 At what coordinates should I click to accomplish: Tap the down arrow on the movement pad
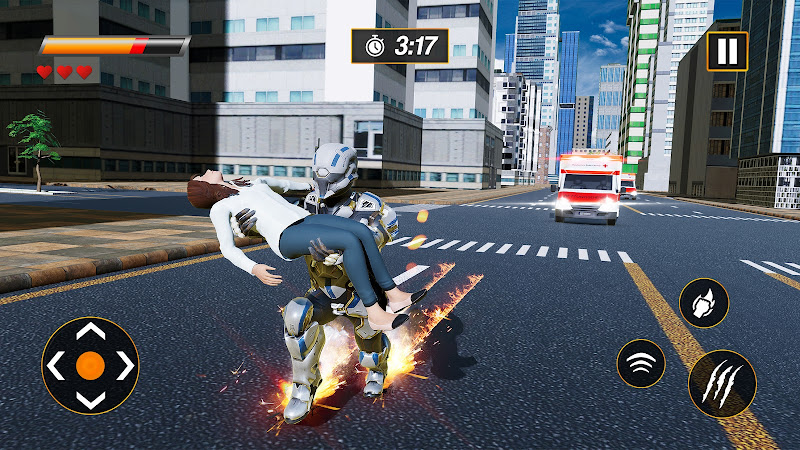90,399
